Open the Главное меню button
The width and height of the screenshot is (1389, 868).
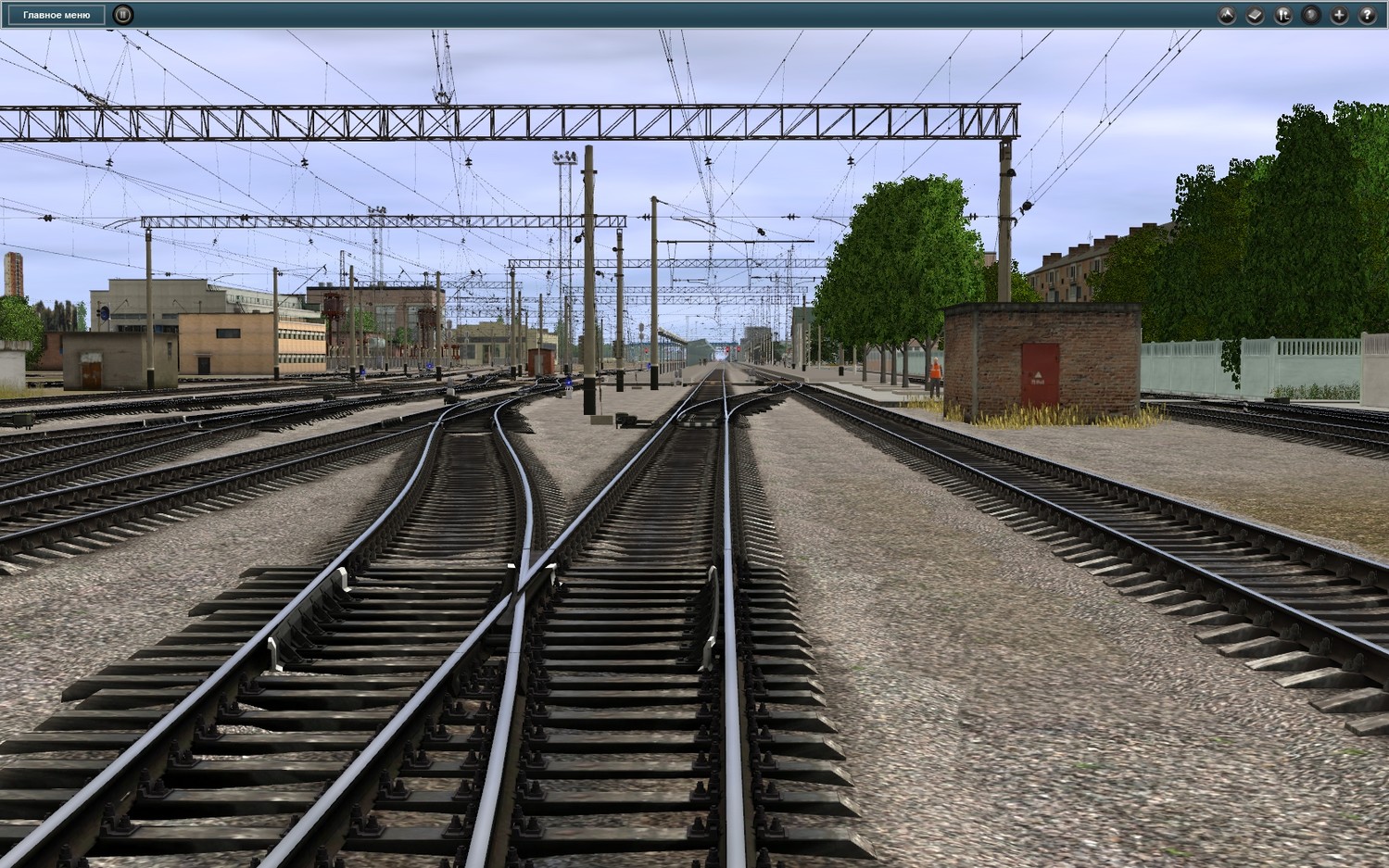tap(57, 15)
